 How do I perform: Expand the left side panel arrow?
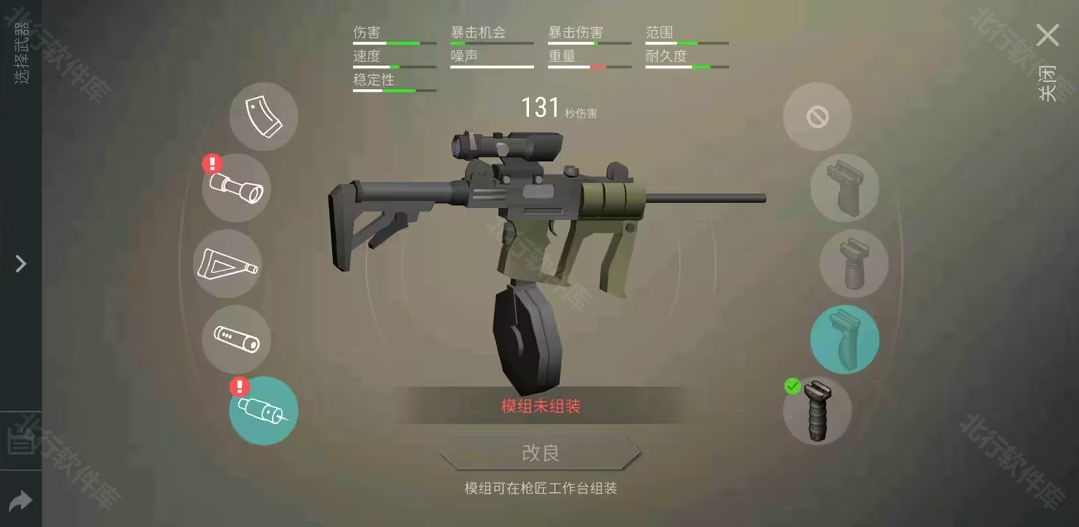click(x=20, y=264)
